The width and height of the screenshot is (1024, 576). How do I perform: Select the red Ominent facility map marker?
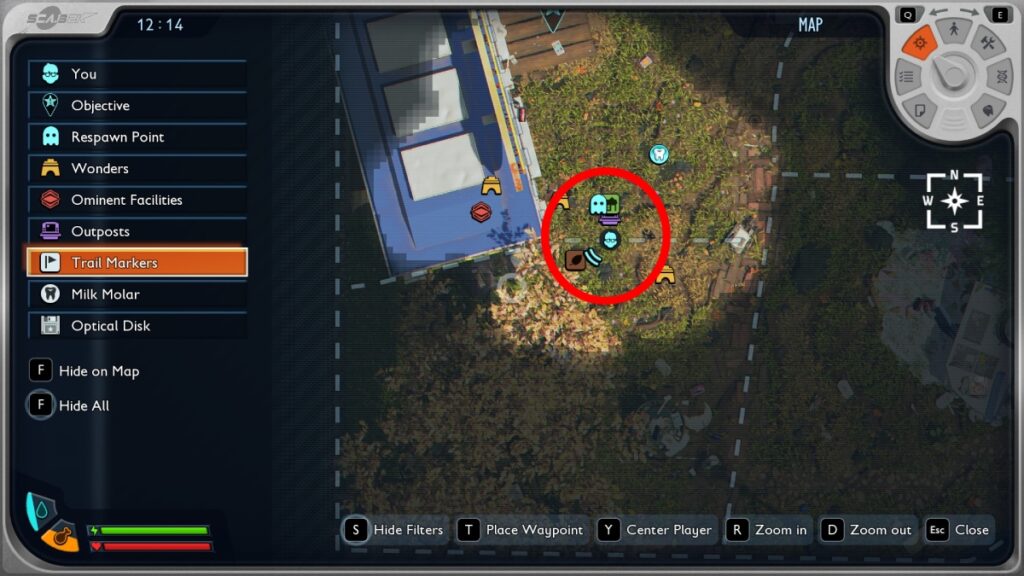point(482,212)
